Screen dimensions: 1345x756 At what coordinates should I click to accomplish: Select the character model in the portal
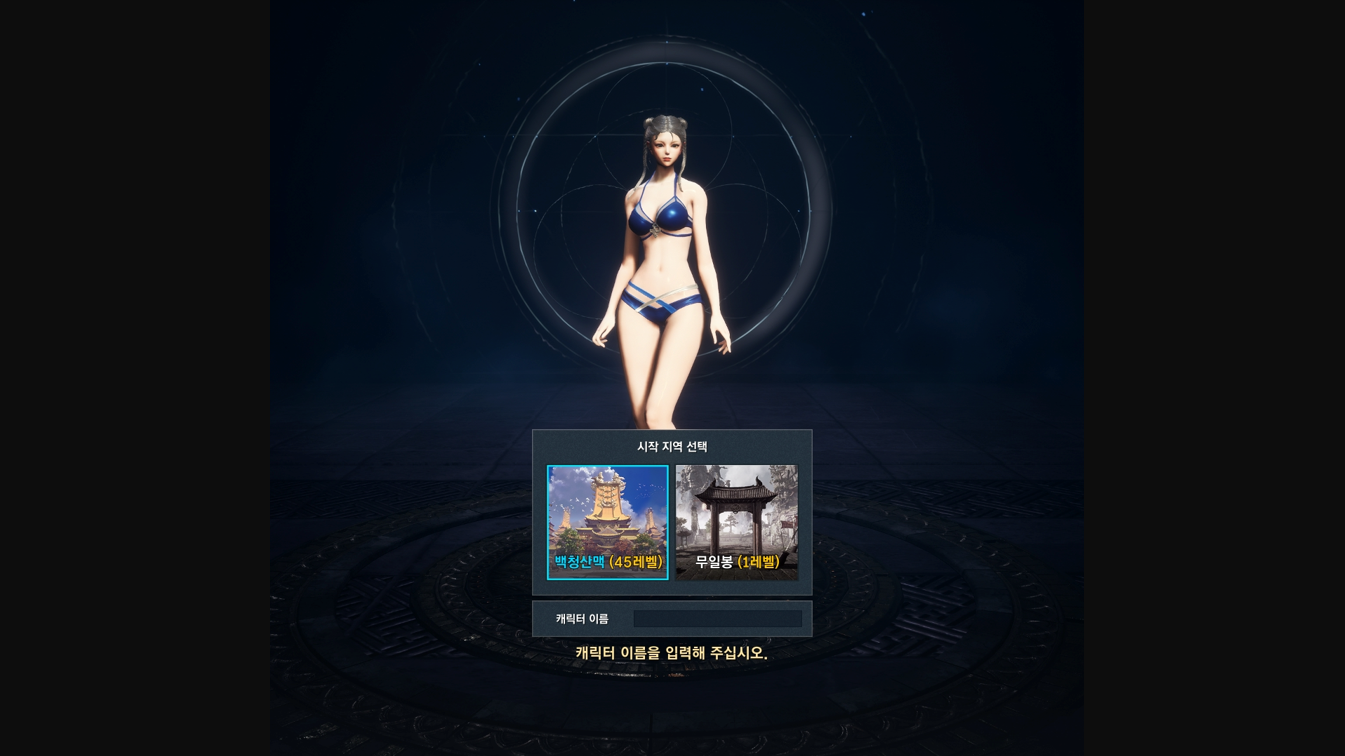click(x=665, y=270)
